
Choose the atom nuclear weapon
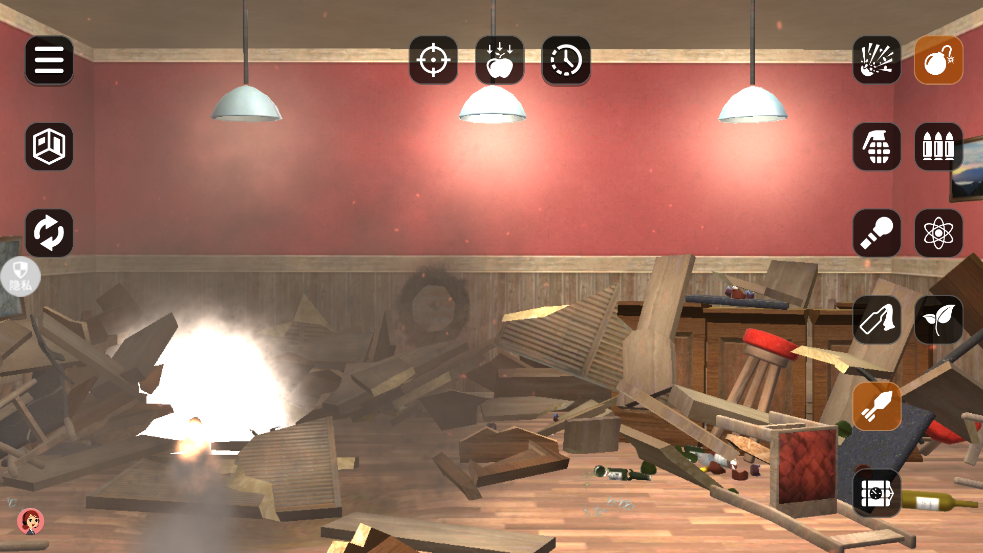pyautogui.click(x=939, y=233)
